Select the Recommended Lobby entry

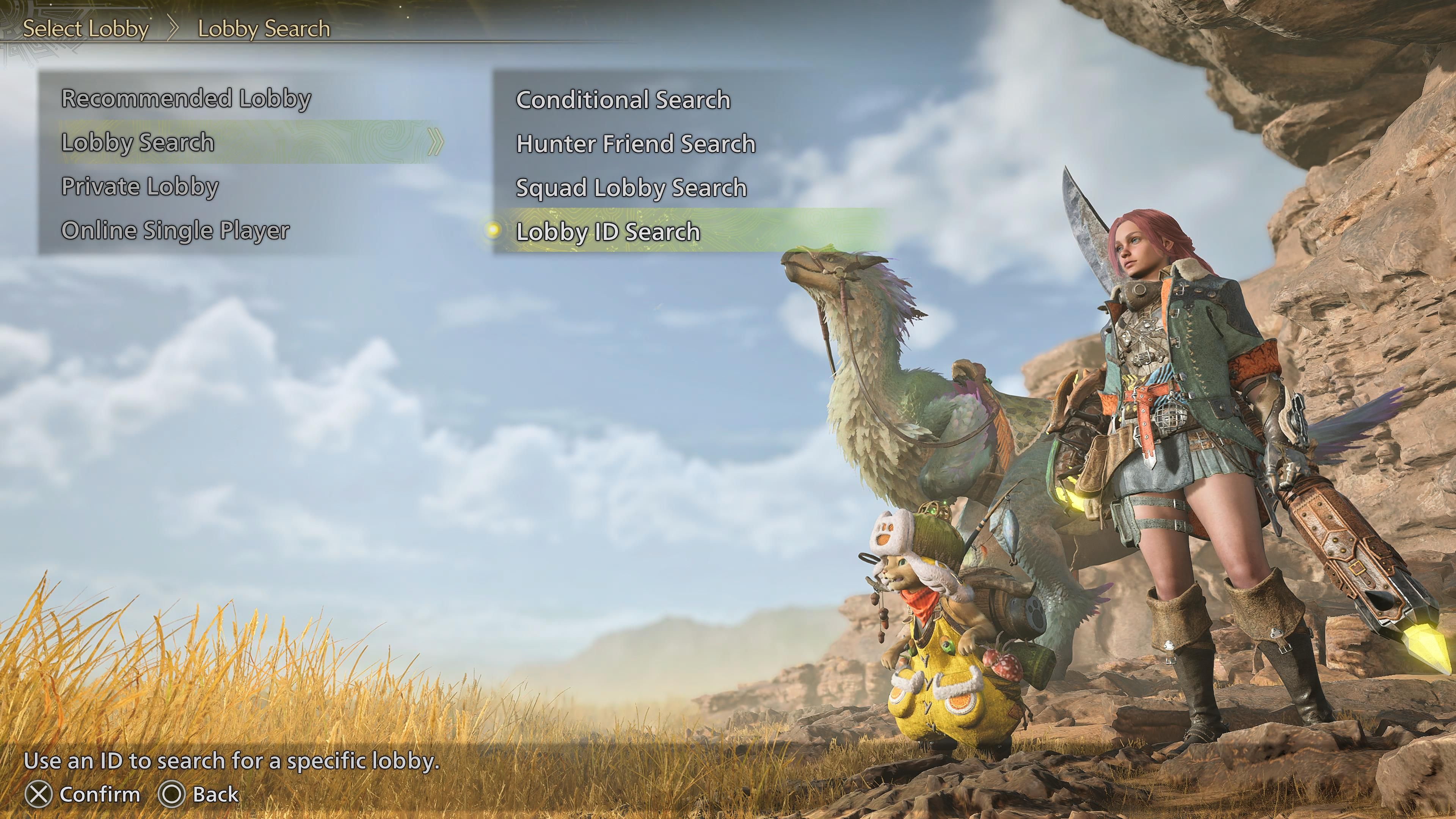186,98
